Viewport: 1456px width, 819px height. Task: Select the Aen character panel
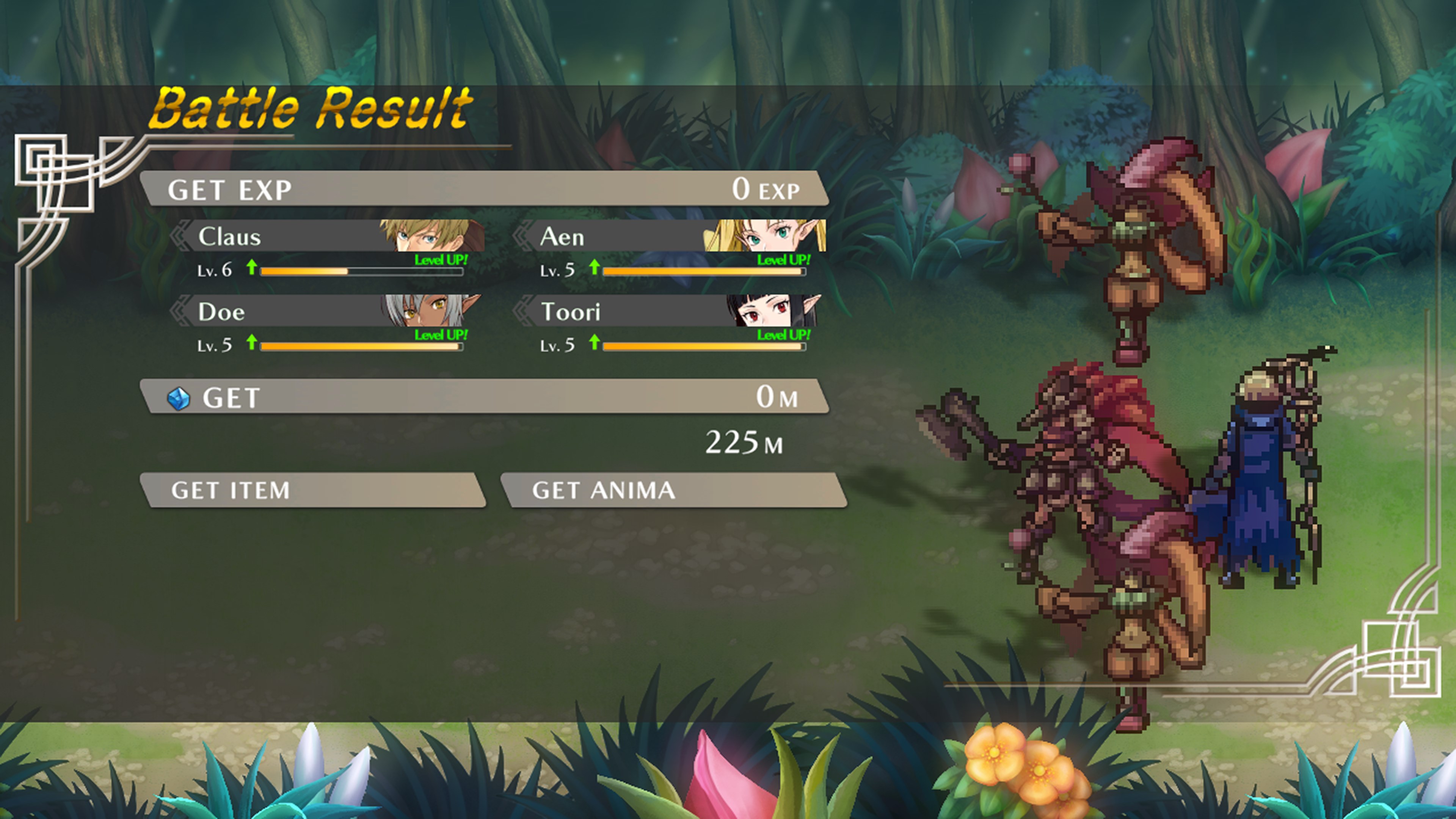(x=672, y=236)
